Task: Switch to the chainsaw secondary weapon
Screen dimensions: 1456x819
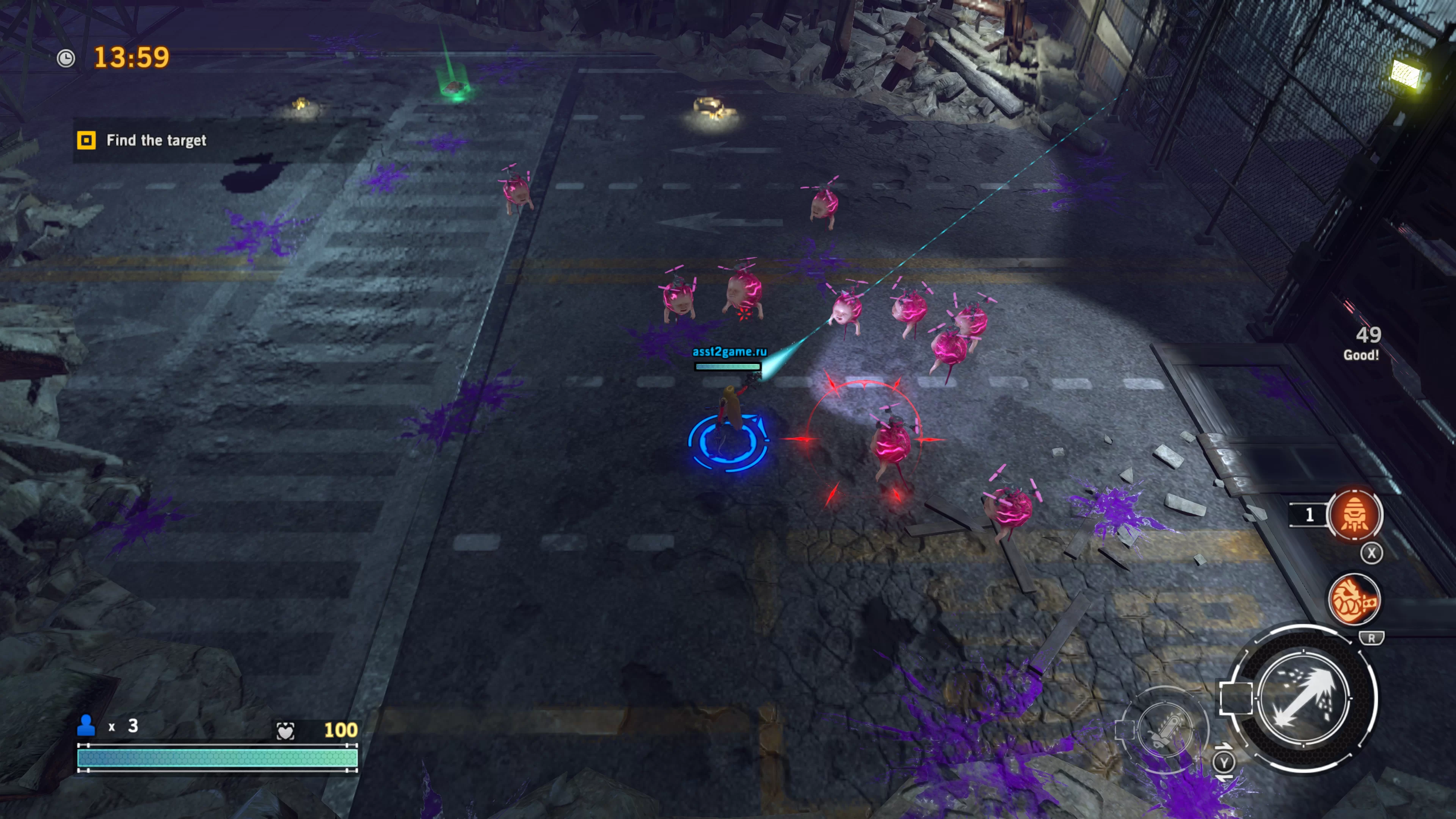Action: point(1164,730)
